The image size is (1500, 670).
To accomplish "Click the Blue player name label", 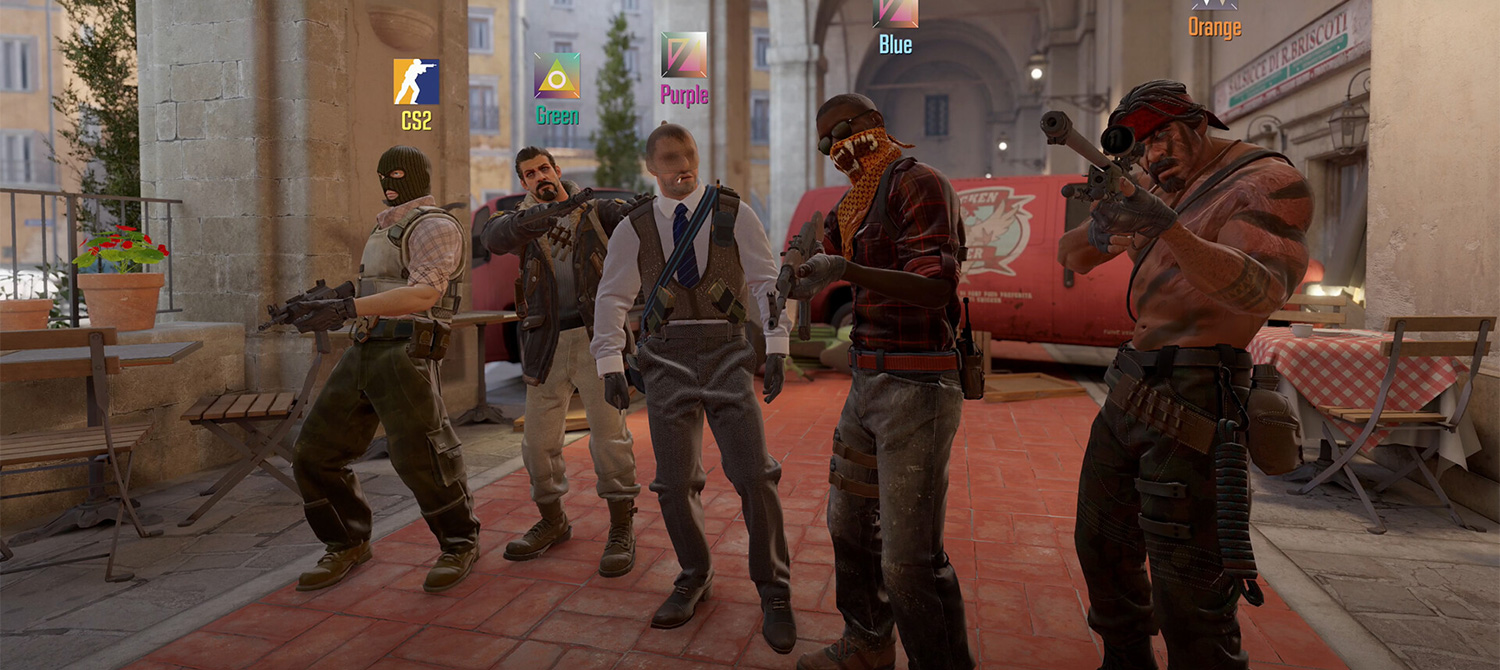I will (895, 44).
